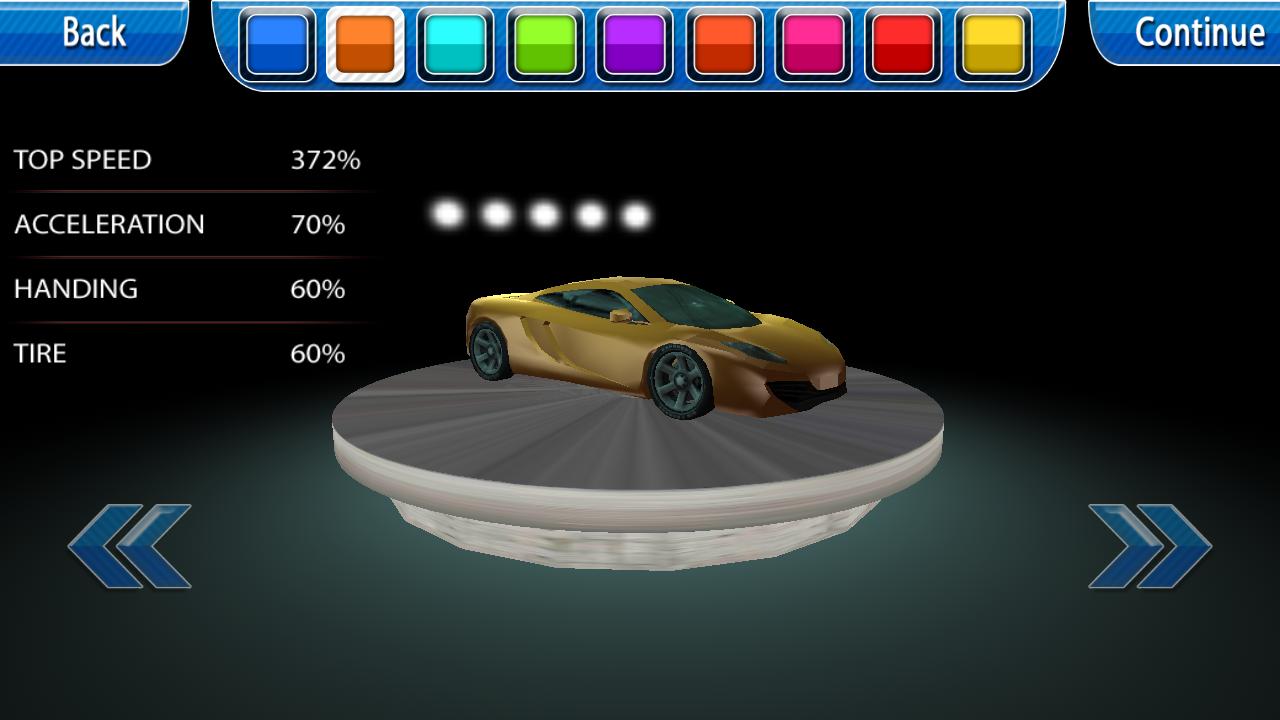Viewport: 1280px width, 720px height.
Task: Show the previous car with left arrows
Action: tap(130, 546)
